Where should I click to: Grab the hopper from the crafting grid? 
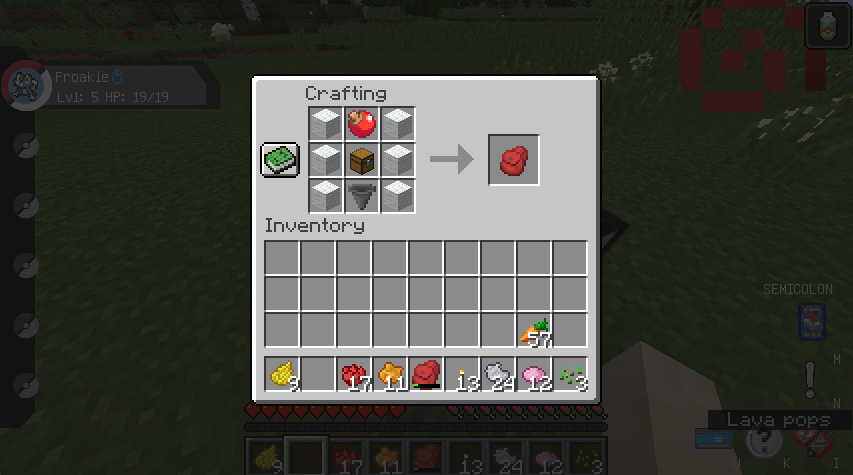(361, 195)
